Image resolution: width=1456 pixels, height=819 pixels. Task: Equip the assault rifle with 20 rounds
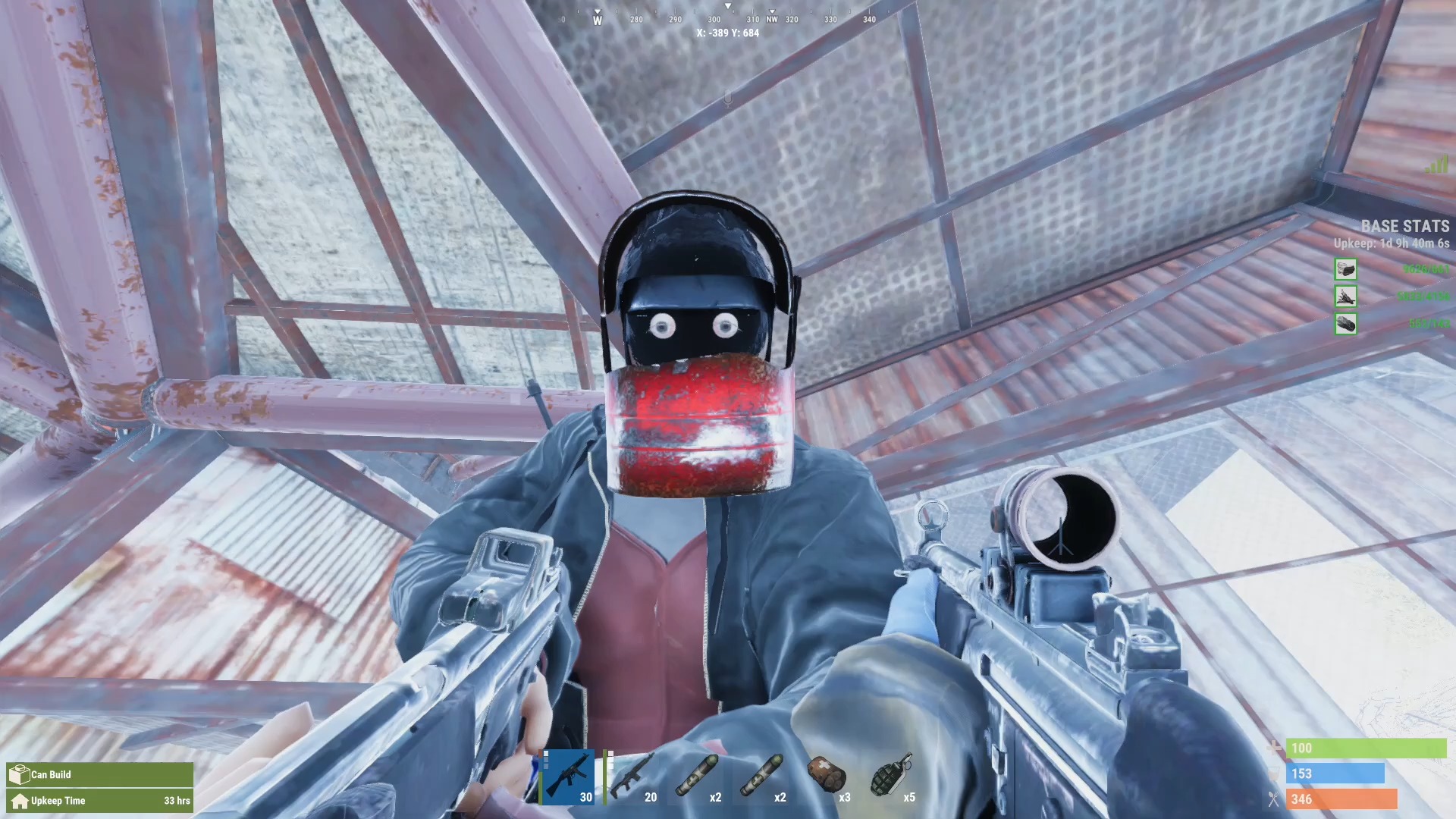click(632, 777)
